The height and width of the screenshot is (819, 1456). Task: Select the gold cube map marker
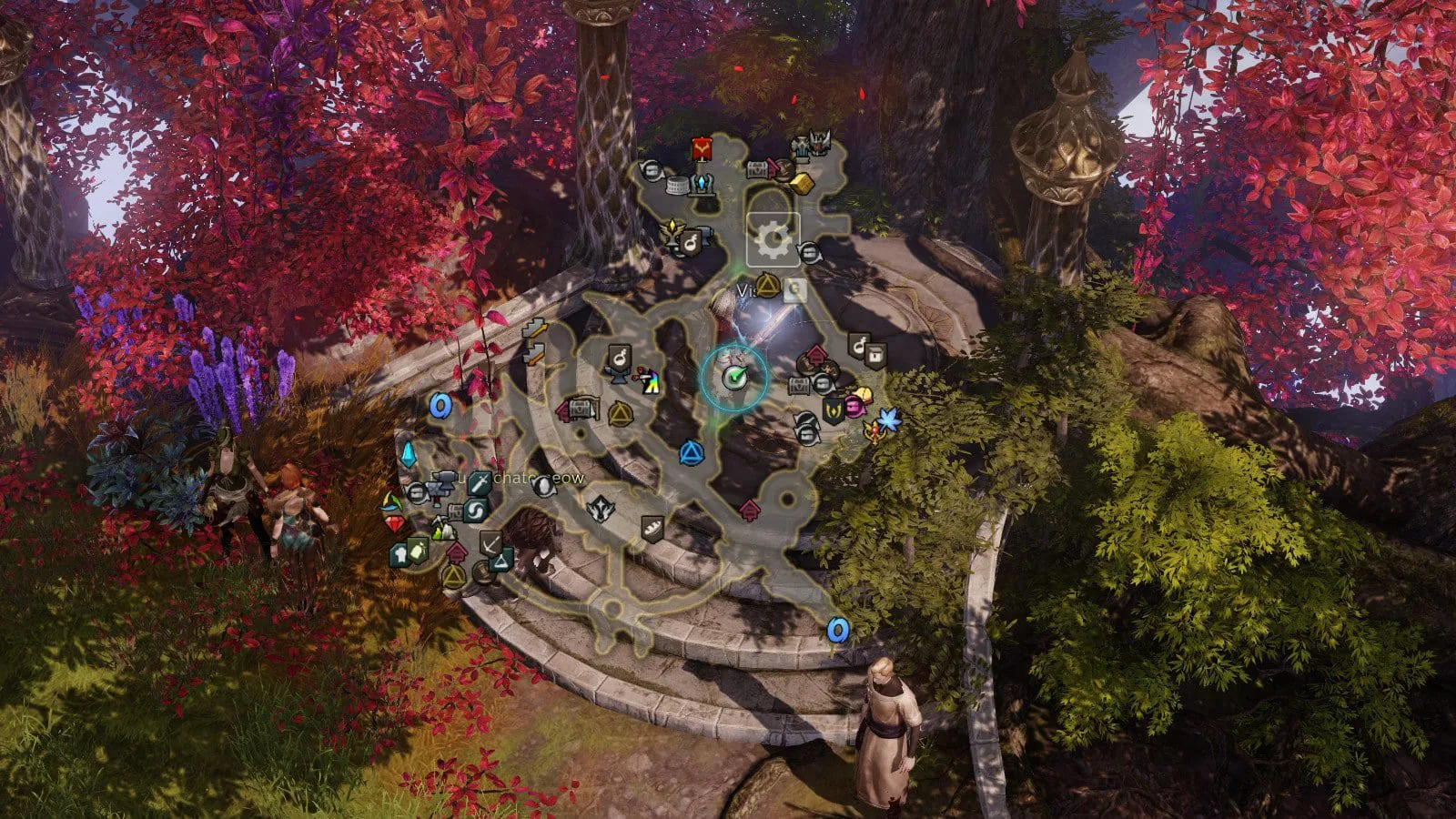800,182
